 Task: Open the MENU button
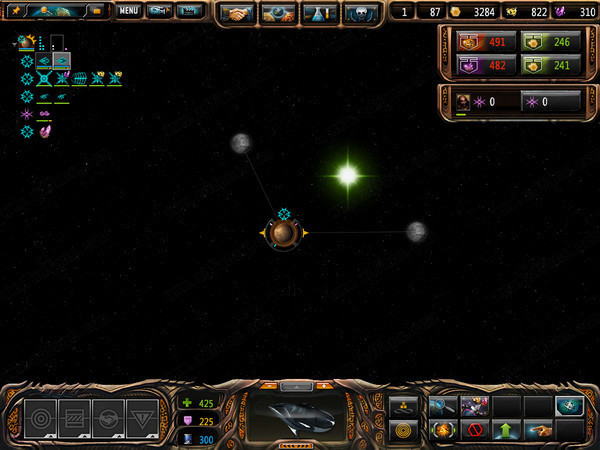(128, 12)
